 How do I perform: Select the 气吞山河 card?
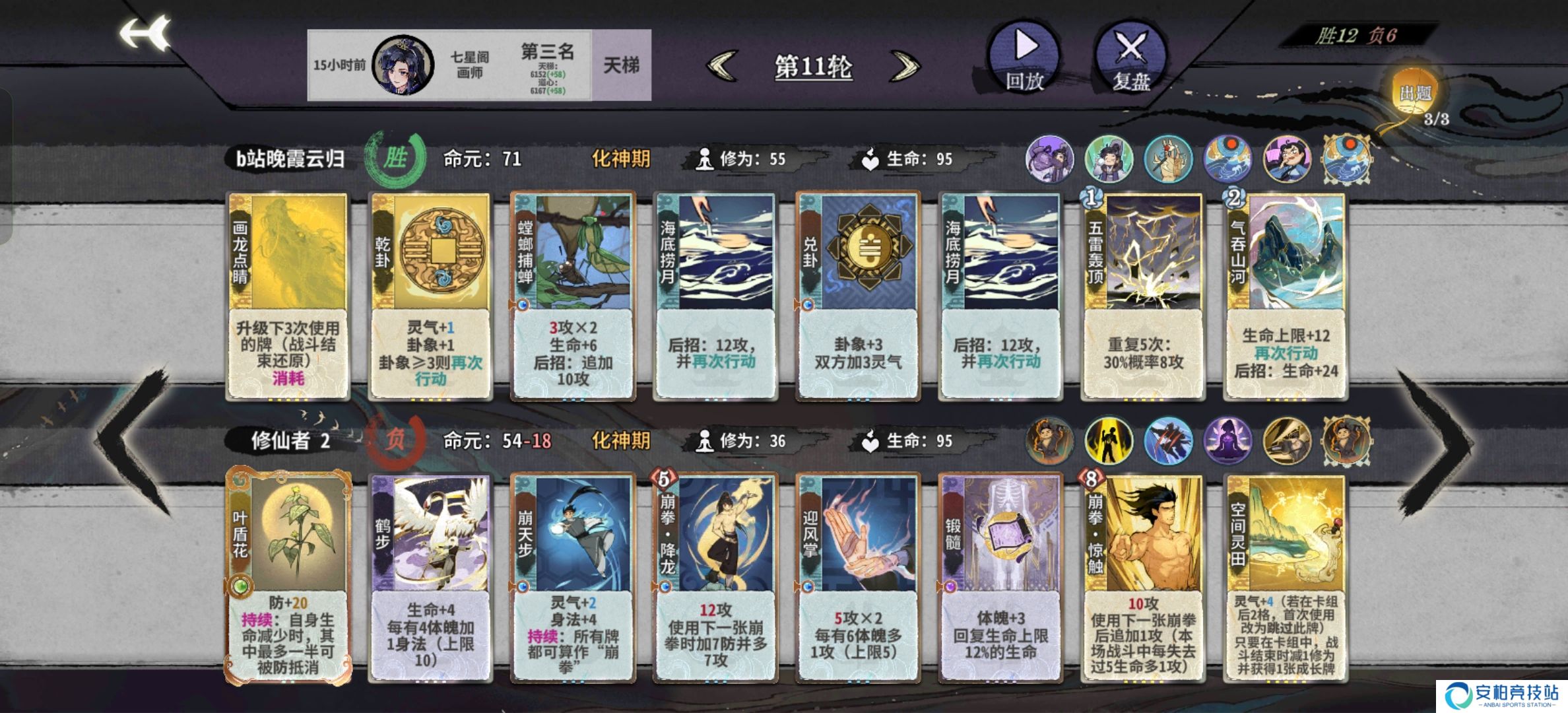pos(1286,296)
